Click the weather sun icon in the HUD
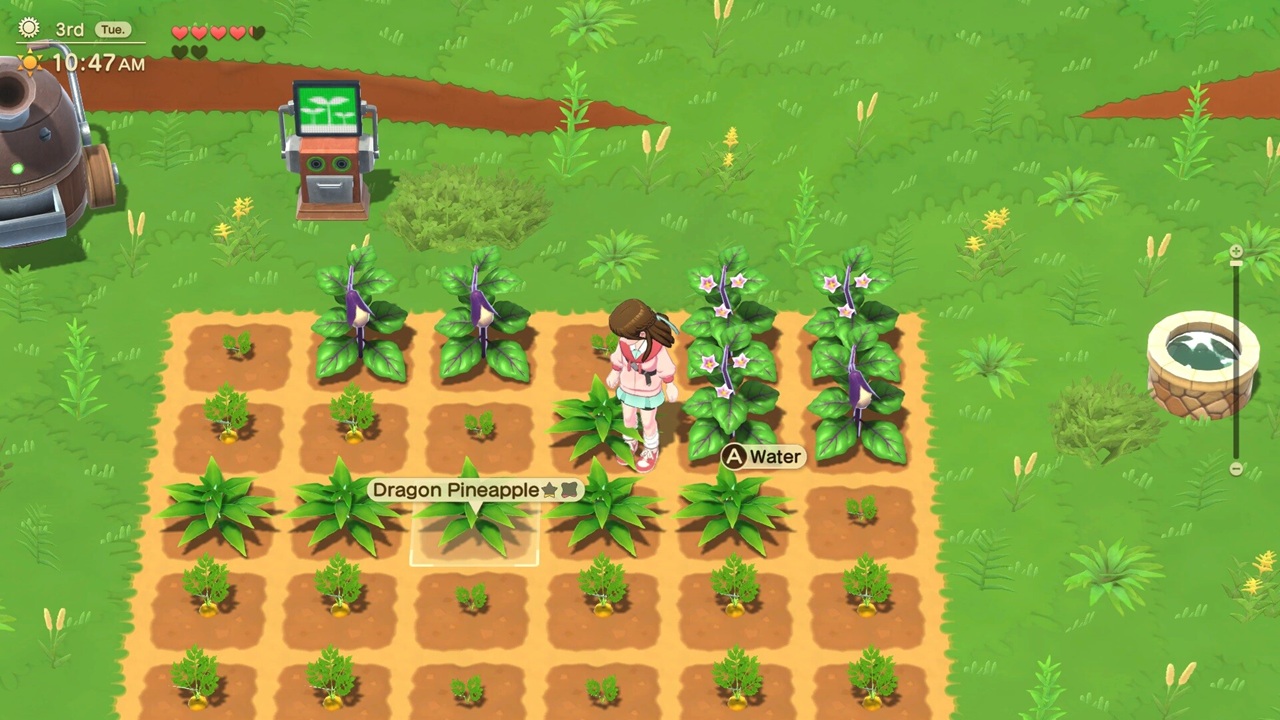 point(29,28)
